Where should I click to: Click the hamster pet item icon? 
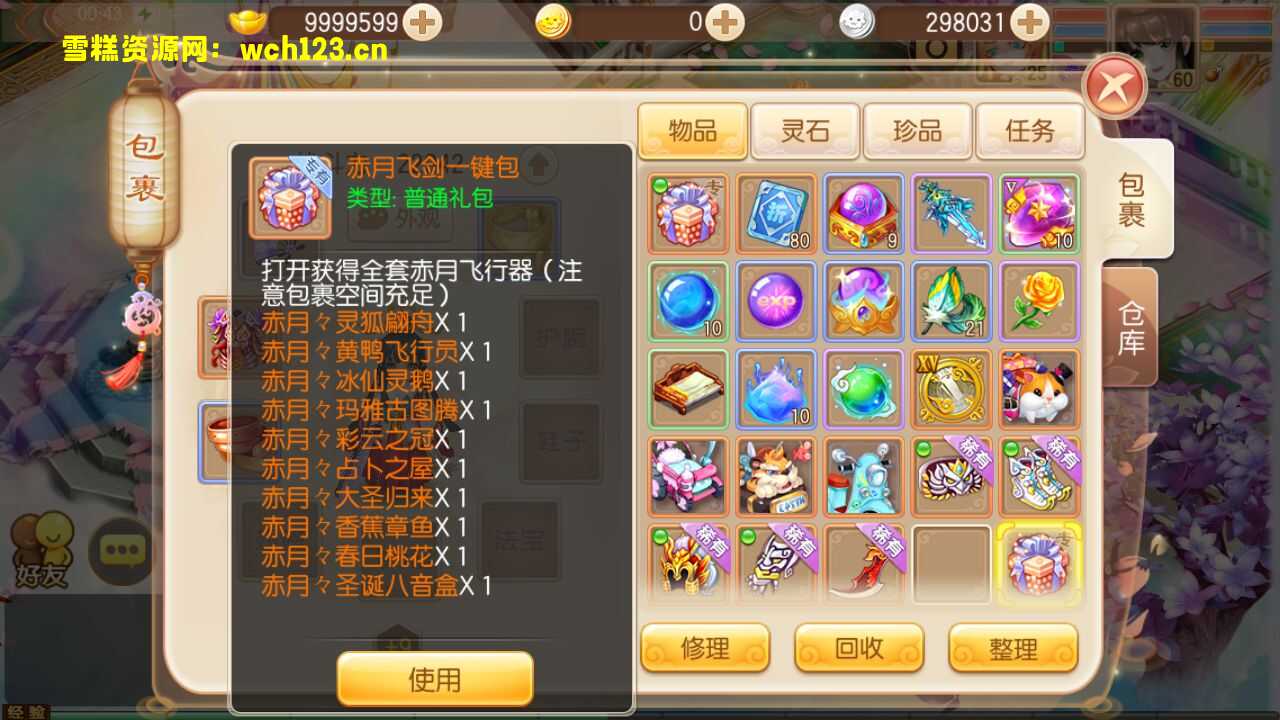click(x=1039, y=388)
